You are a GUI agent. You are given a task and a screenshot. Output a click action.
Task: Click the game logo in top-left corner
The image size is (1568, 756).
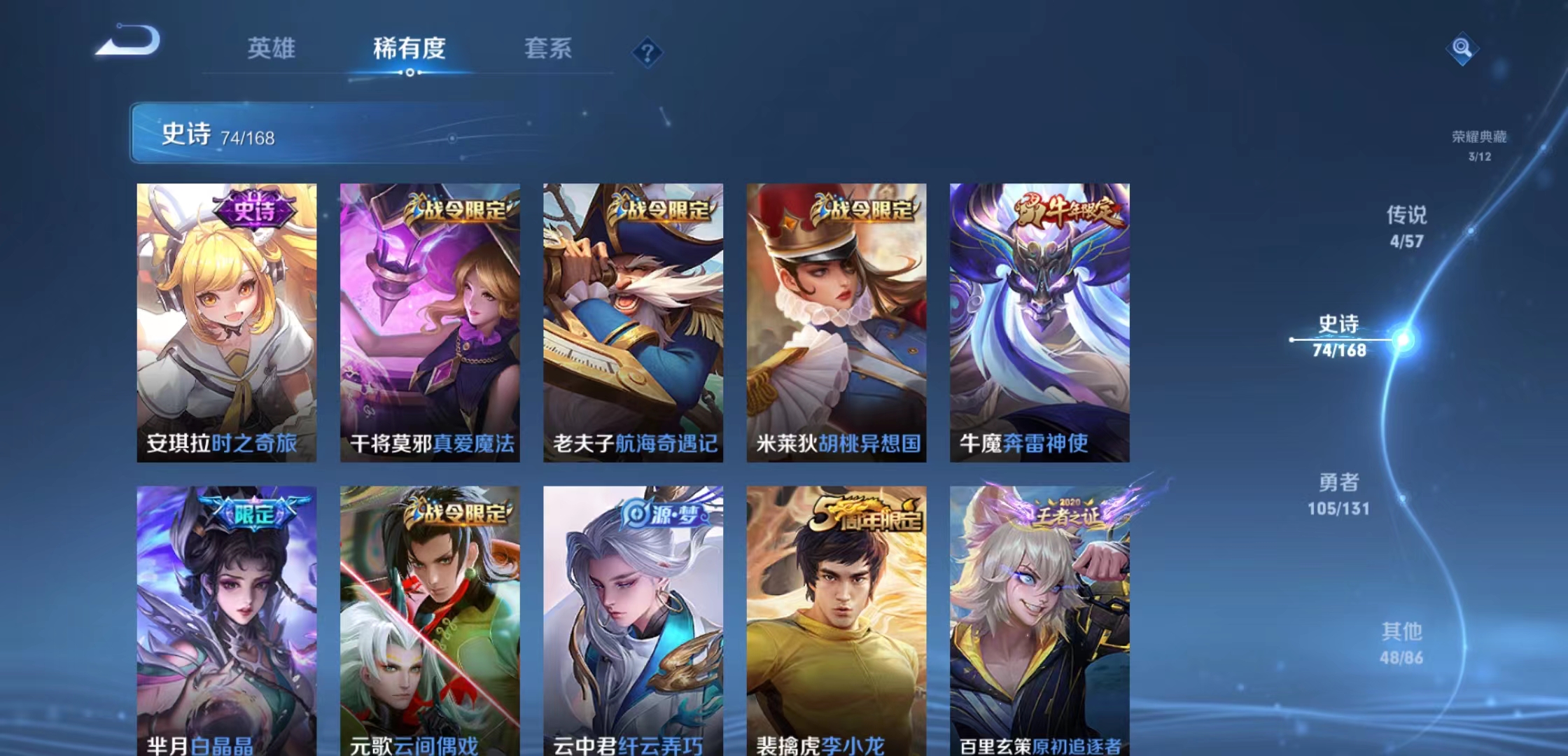point(129,42)
